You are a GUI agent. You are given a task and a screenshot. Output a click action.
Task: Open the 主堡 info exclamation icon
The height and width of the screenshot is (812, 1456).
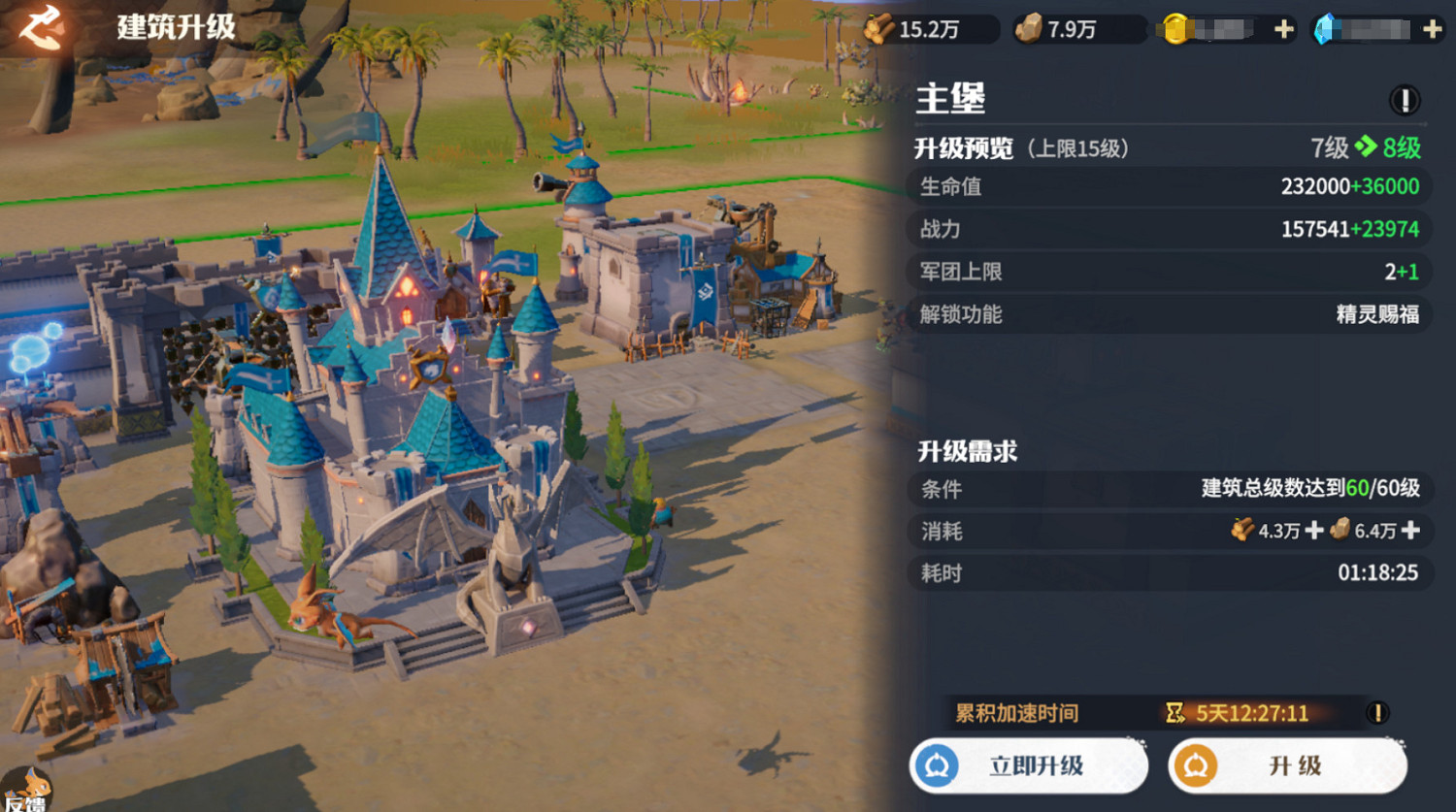(1404, 98)
